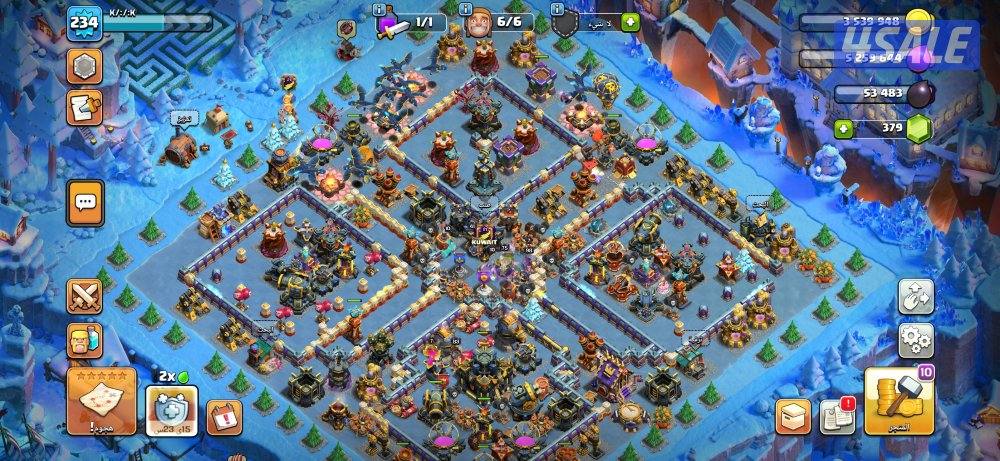
Task: Open the game settings gears button
Action: (915, 340)
